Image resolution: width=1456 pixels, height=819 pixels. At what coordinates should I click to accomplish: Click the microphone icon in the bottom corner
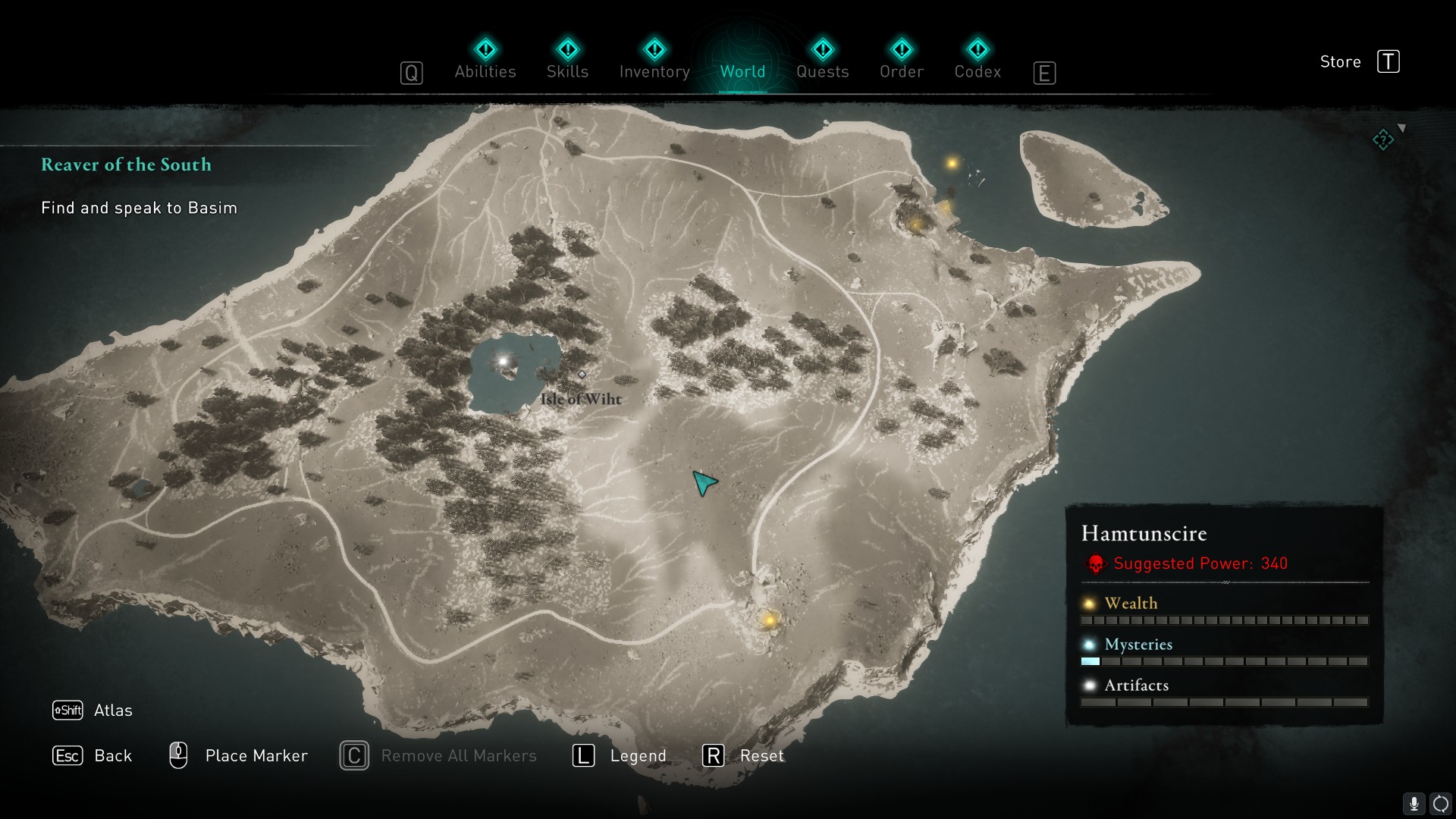pyautogui.click(x=1414, y=804)
